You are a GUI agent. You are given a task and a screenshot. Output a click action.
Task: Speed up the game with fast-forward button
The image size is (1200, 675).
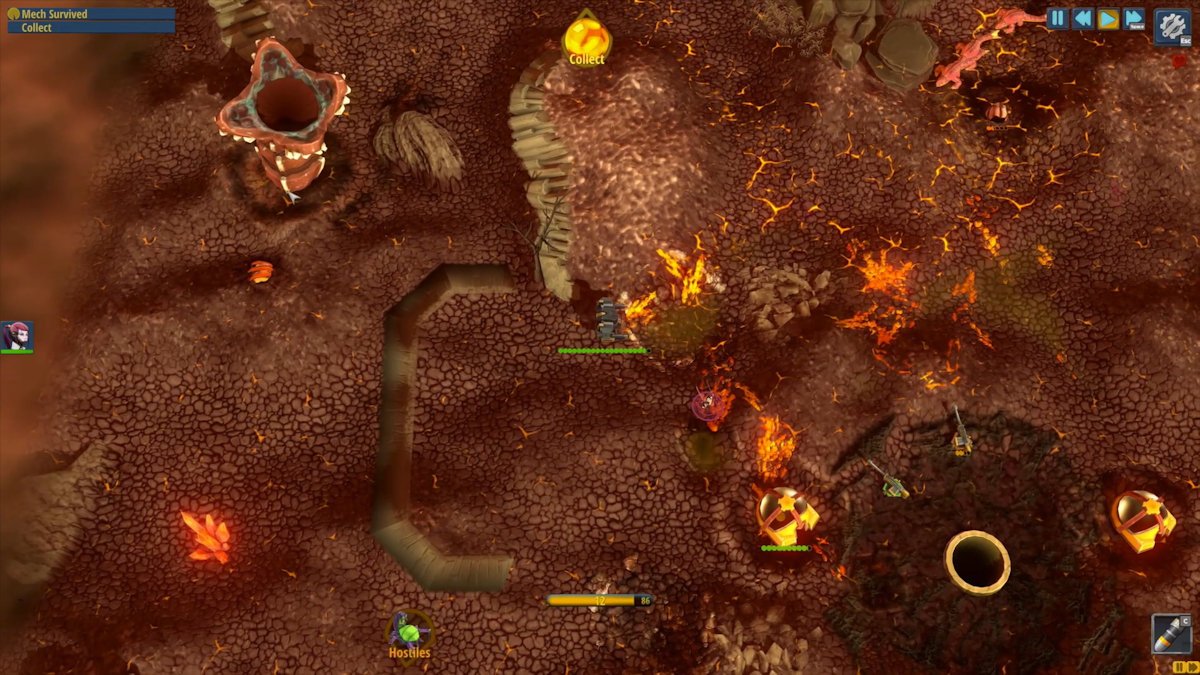click(1133, 19)
